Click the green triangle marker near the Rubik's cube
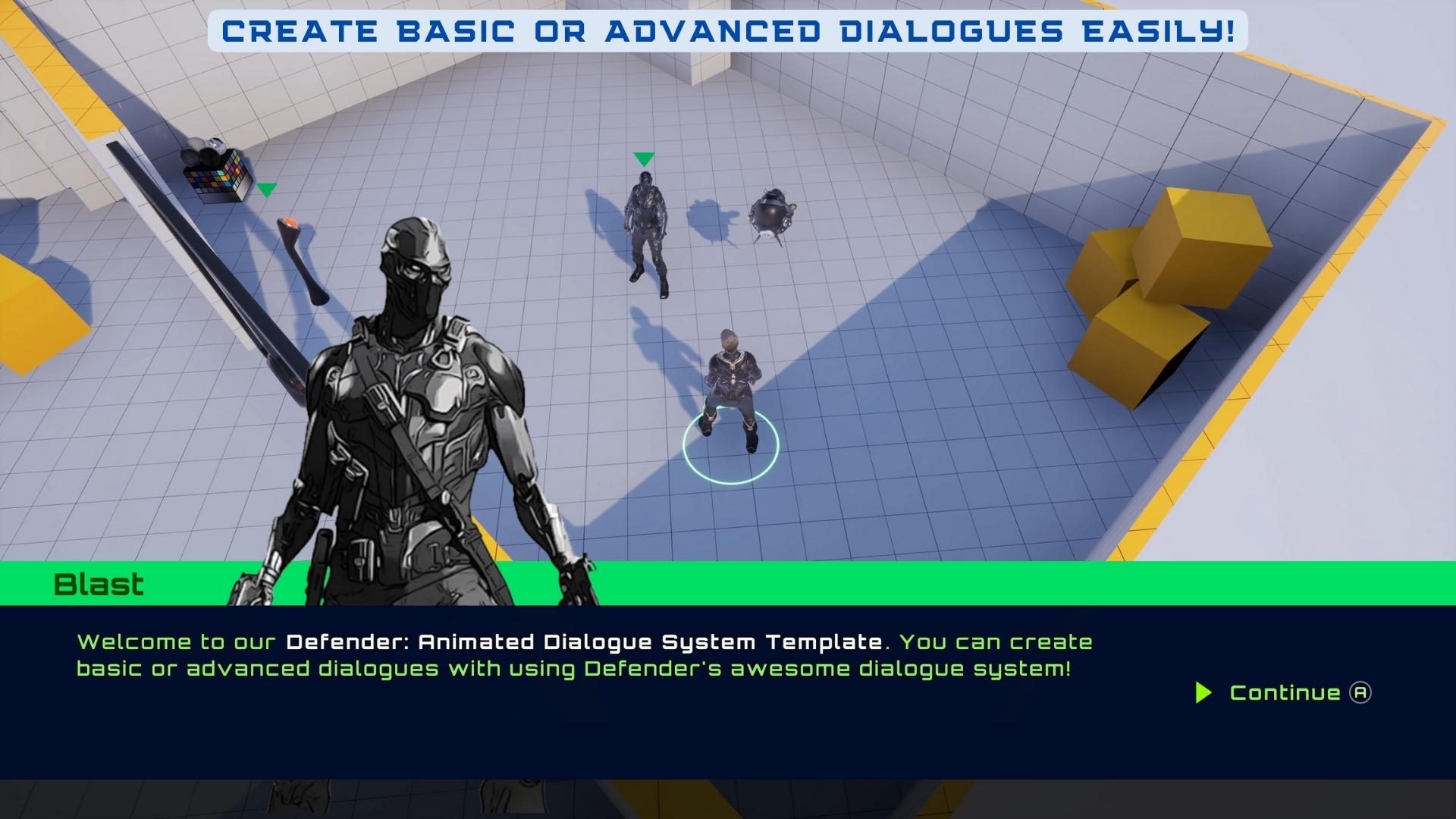The width and height of the screenshot is (1456, 819). (x=267, y=190)
